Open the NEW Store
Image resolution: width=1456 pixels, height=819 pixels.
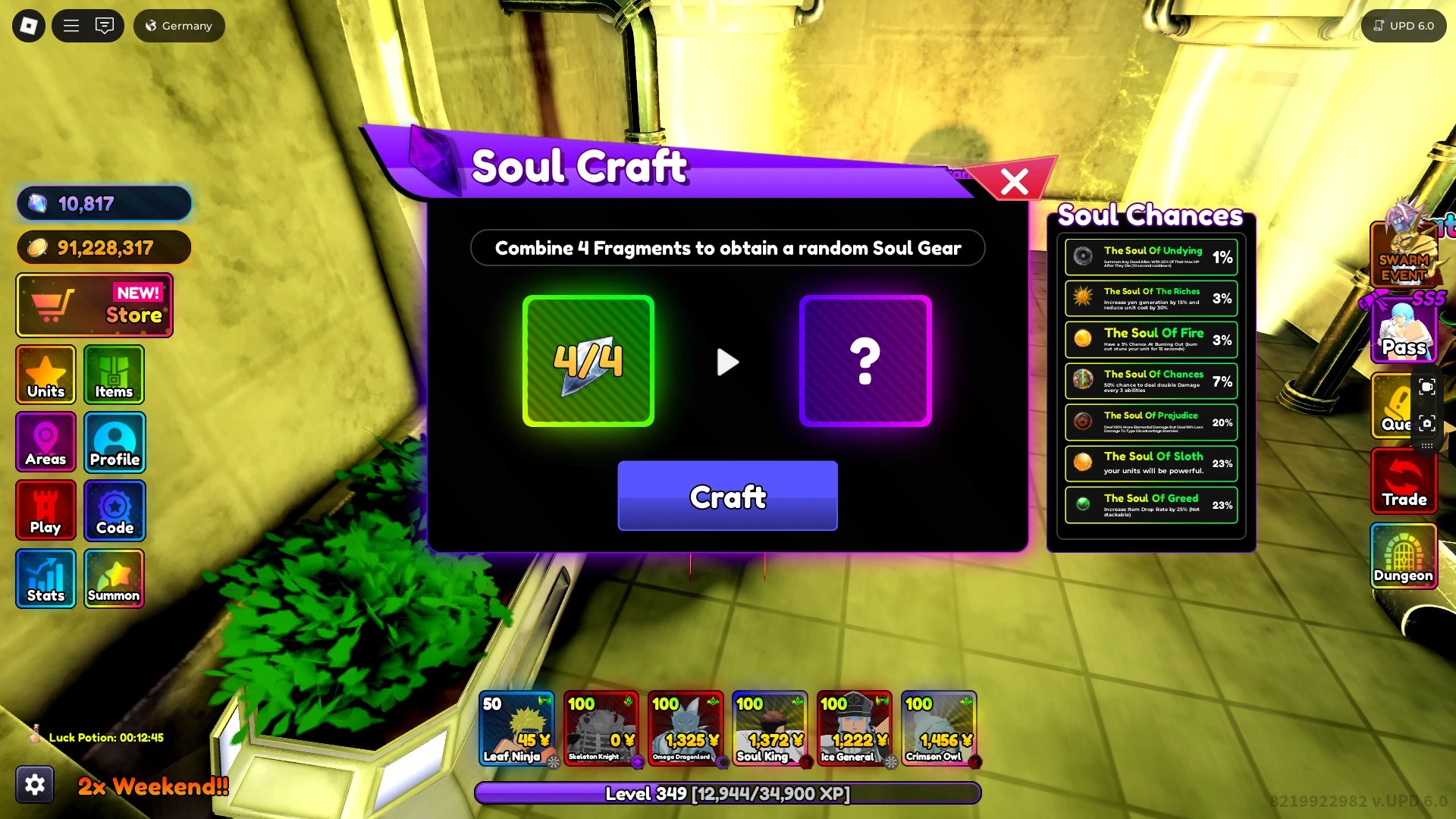coord(94,305)
